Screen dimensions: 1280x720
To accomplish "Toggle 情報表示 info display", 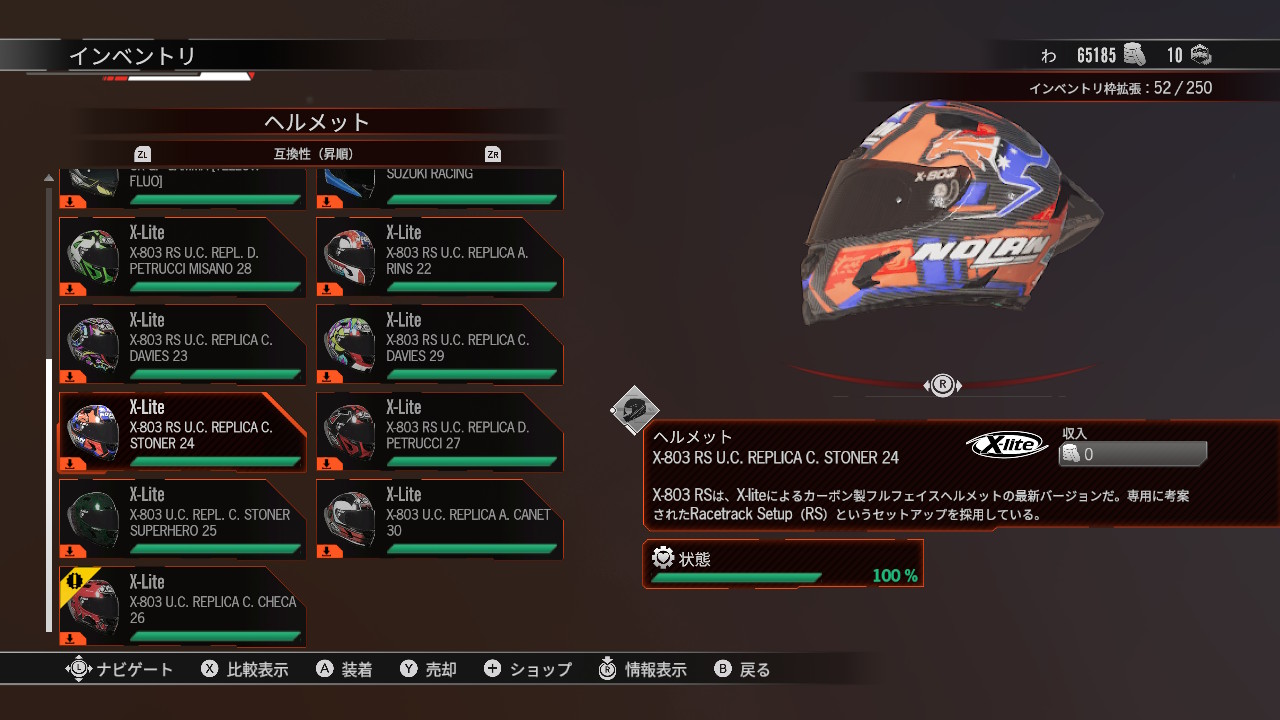I will (x=643, y=670).
